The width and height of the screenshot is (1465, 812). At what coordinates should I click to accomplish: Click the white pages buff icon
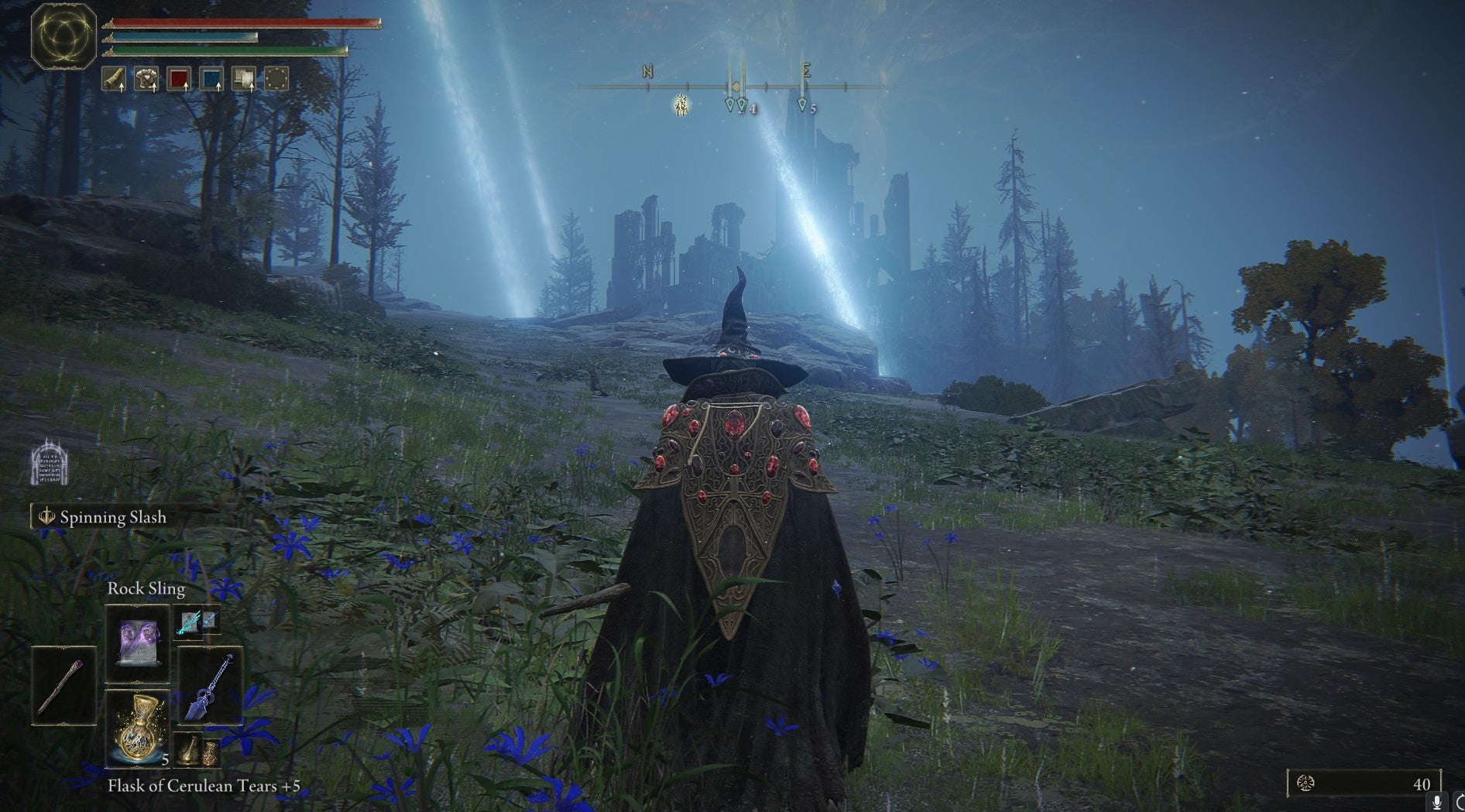coord(244,79)
